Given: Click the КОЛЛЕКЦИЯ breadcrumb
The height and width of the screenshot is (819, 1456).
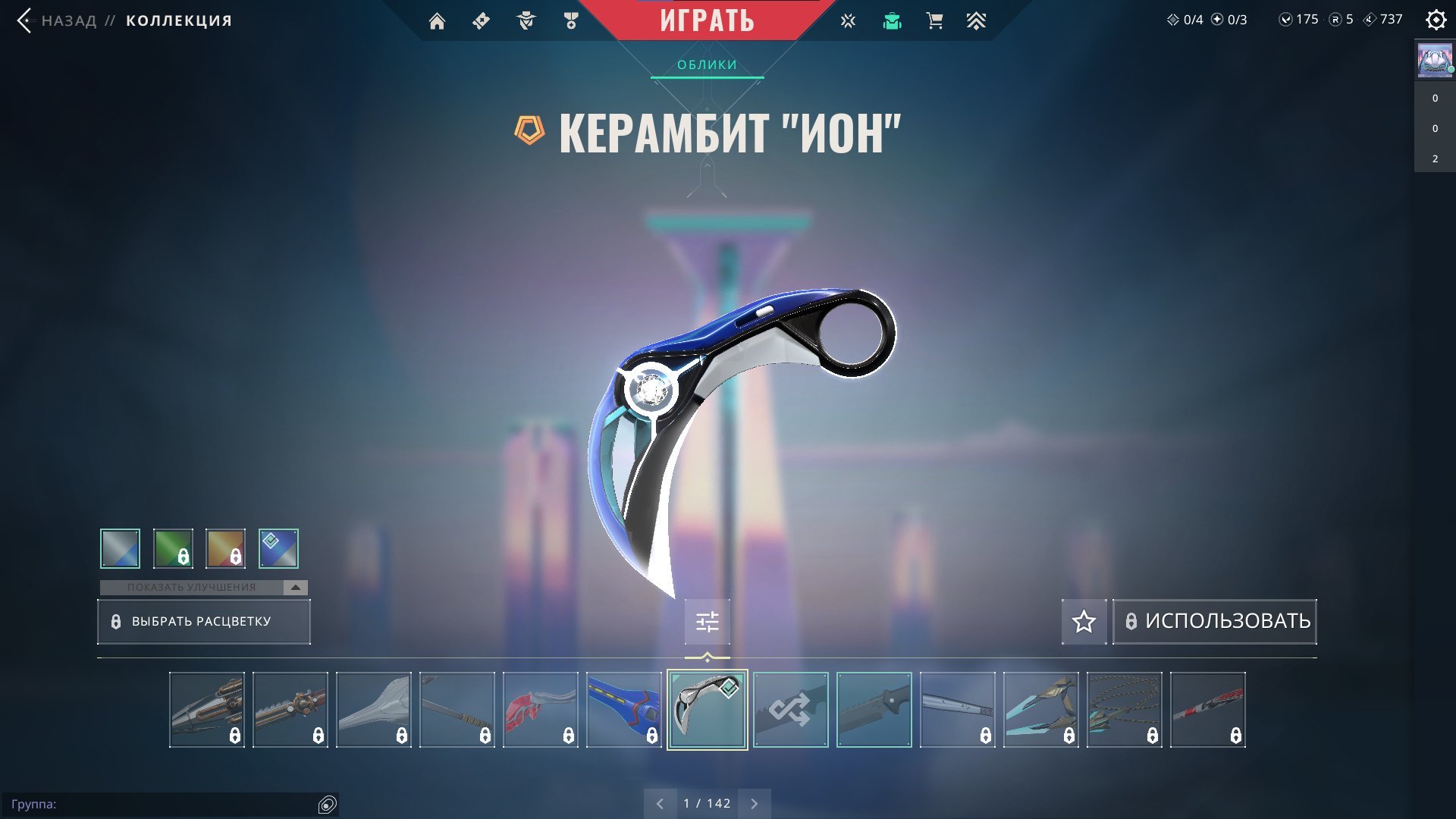Looking at the screenshot, I should pos(177,20).
